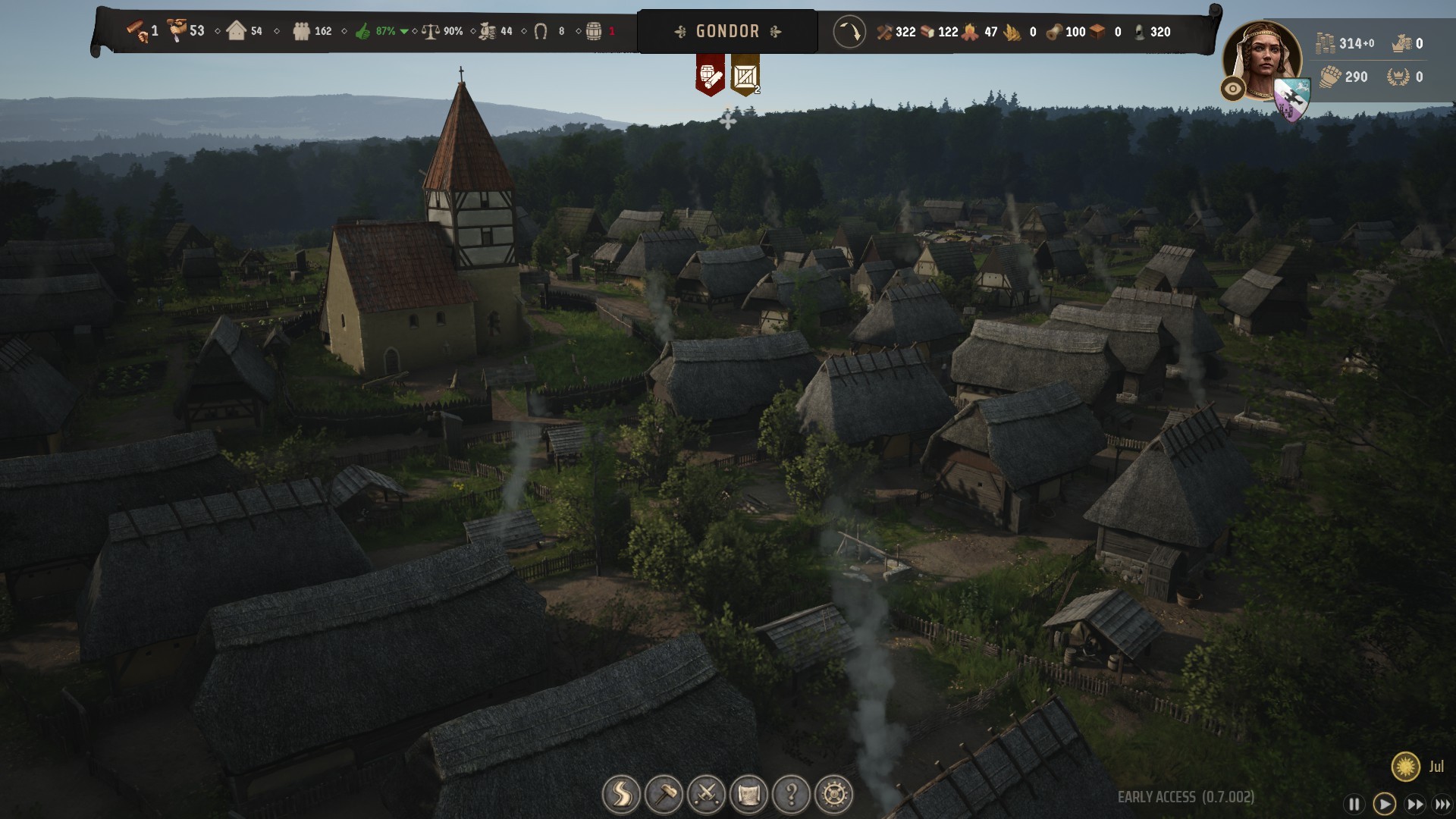Image resolution: width=1456 pixels, height=819 pixels.
Task: Open the red barrel development banner
Action: coord(710,75)
